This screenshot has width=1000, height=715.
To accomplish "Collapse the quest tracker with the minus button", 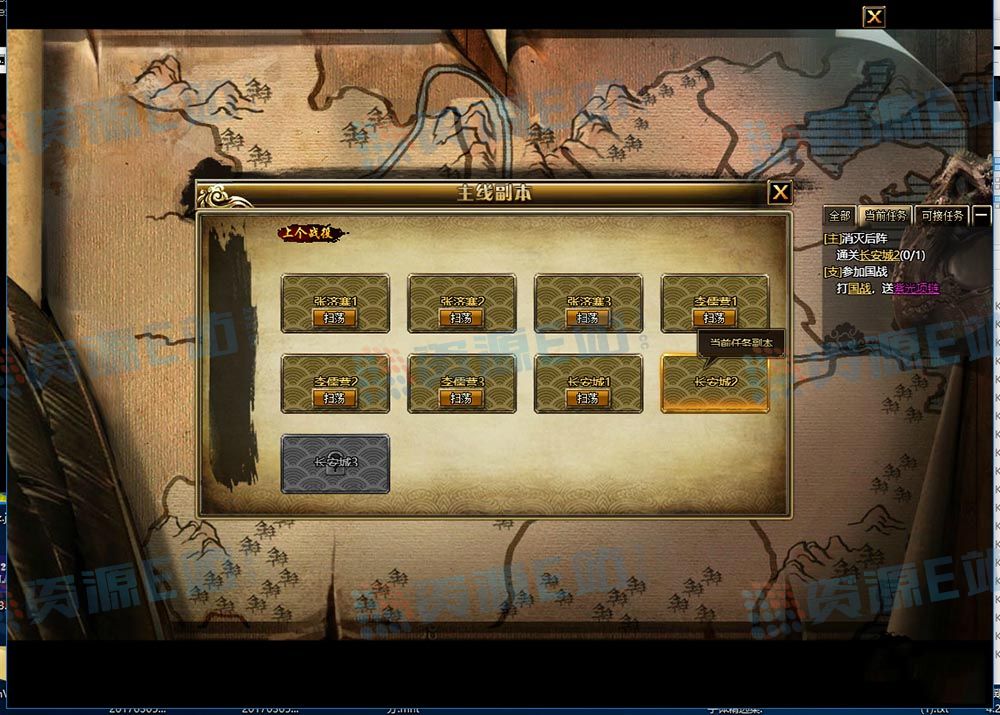I will (x=982, y=216).
